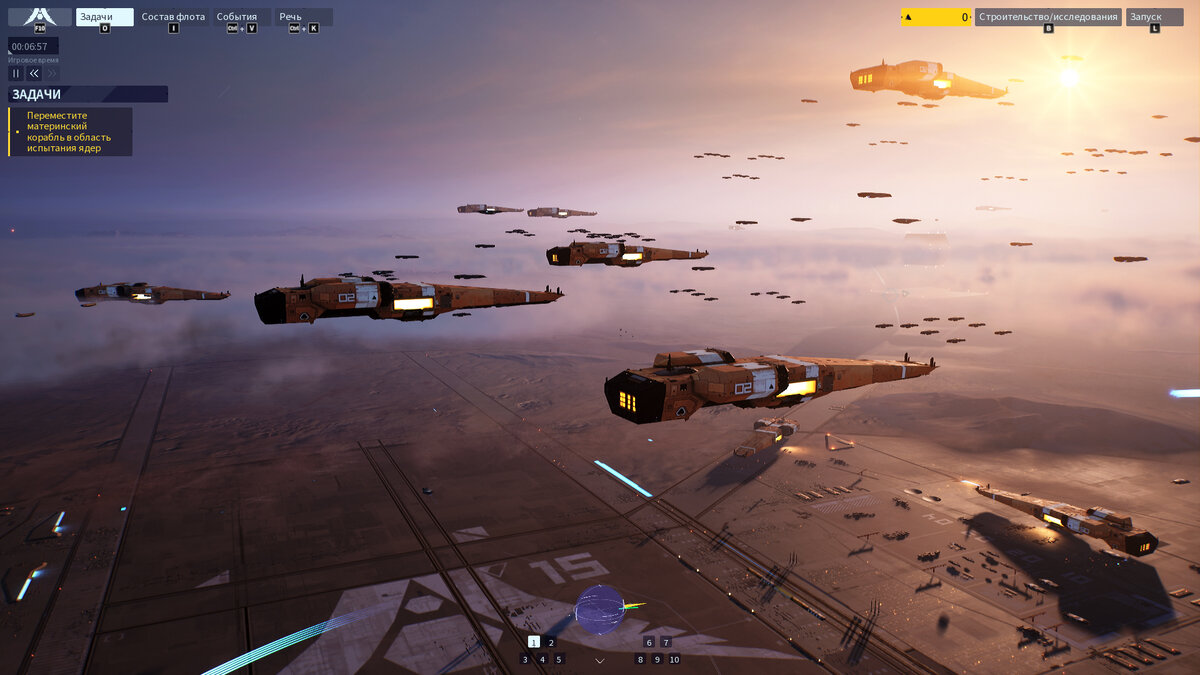The width and height of the screenshot is (1200, 675).
Task: Open the Речь log tab
Action: coord(303,17)
